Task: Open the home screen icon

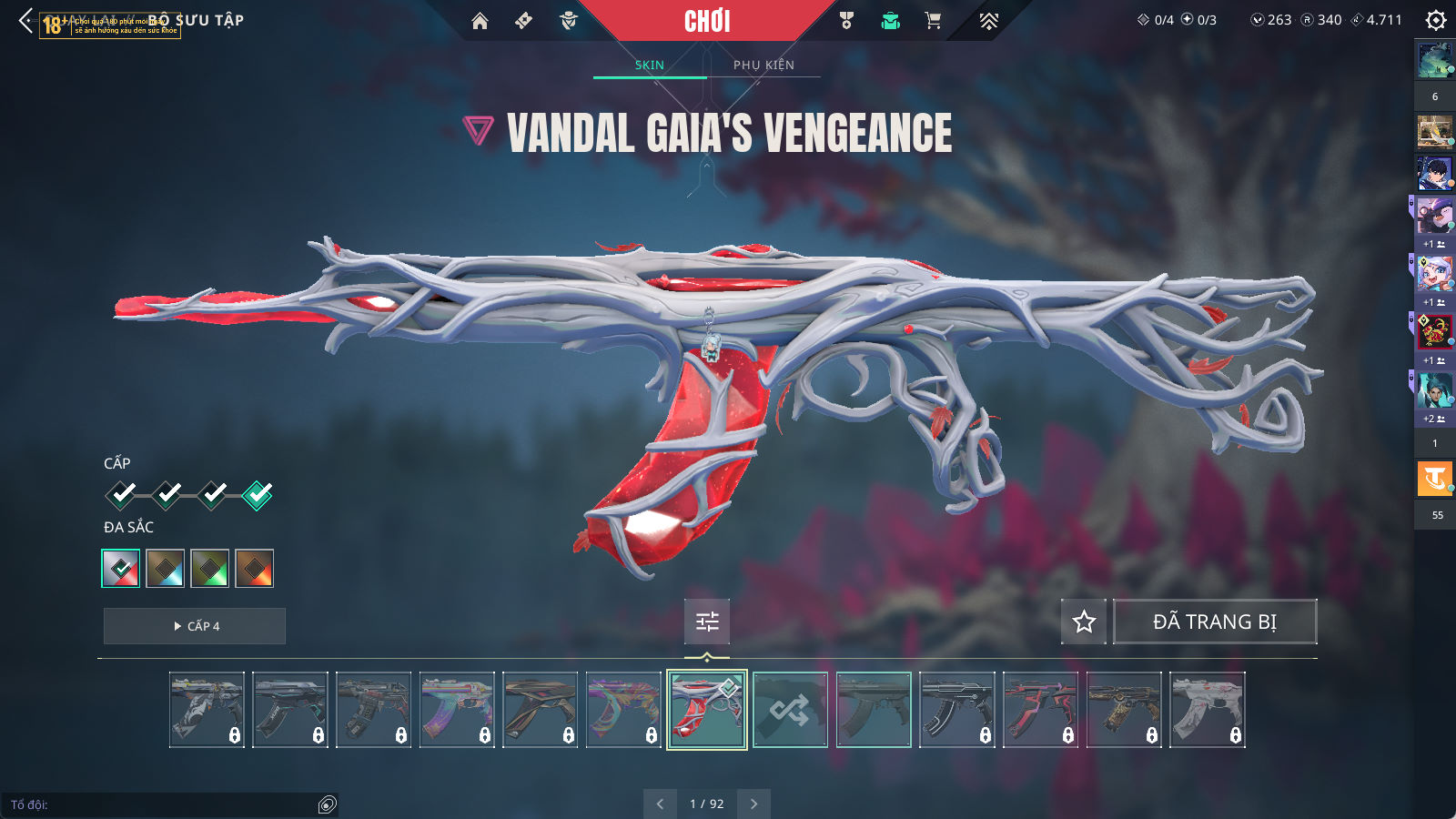Action: point(480,21)
